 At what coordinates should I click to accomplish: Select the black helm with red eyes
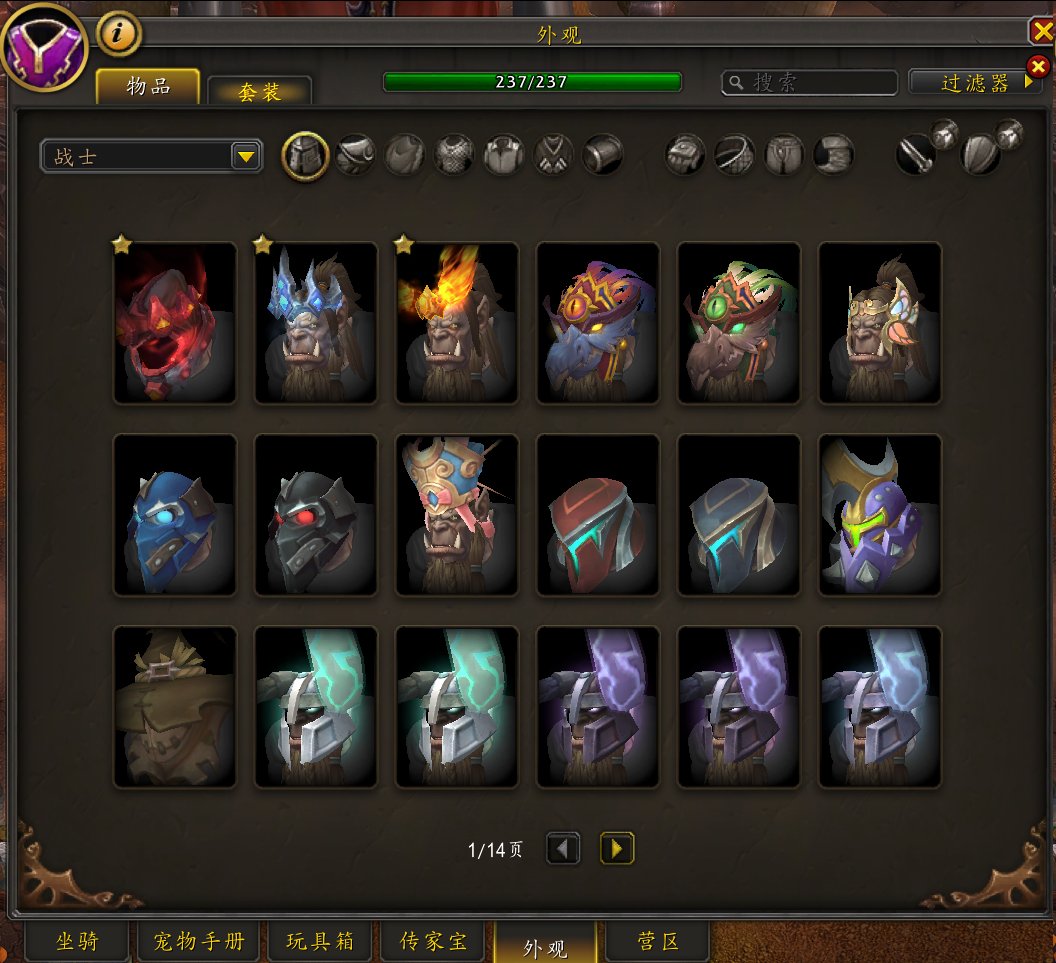click(316, 515)
